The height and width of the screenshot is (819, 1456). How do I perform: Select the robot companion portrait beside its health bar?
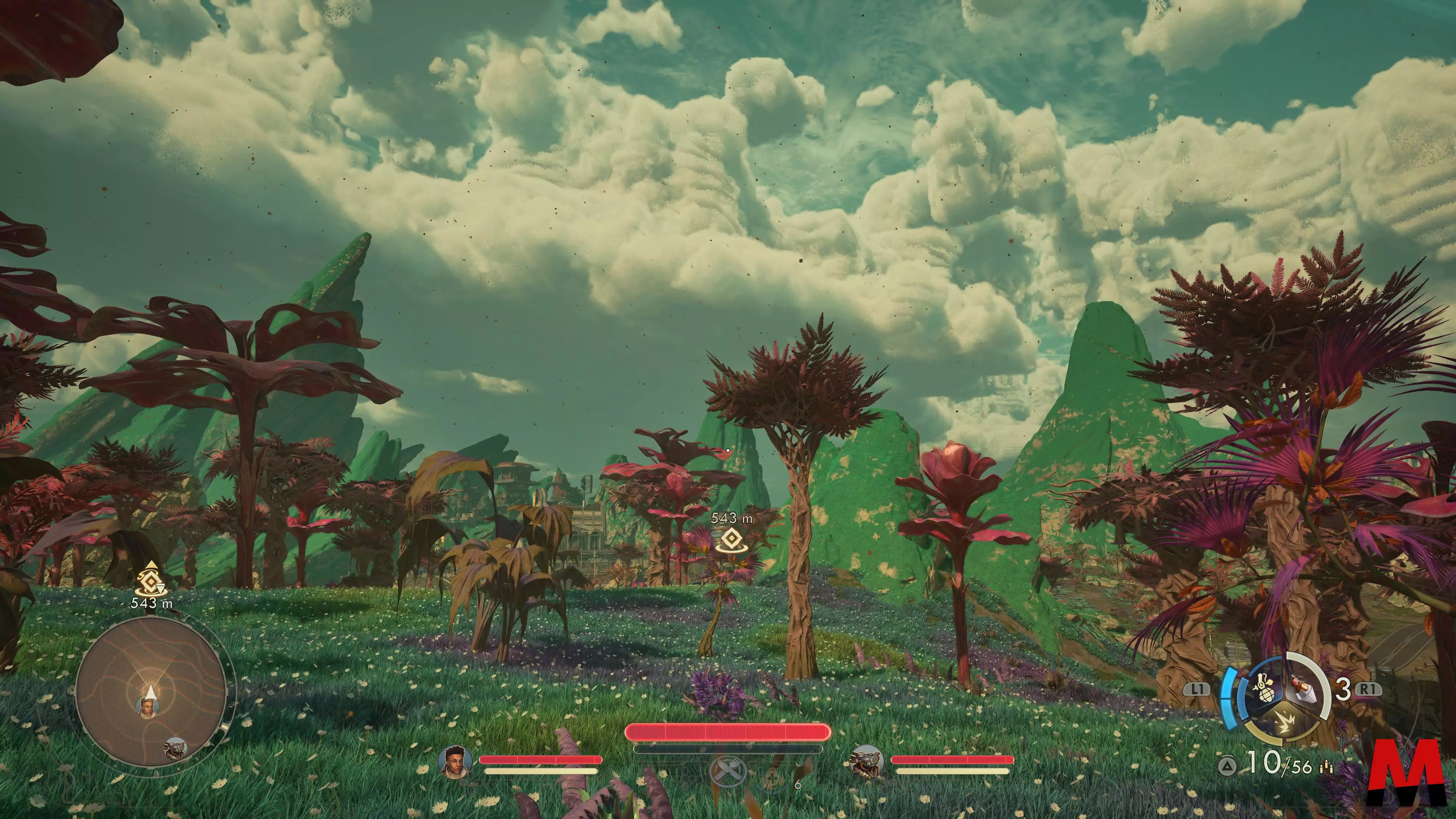tap(867, 761)
